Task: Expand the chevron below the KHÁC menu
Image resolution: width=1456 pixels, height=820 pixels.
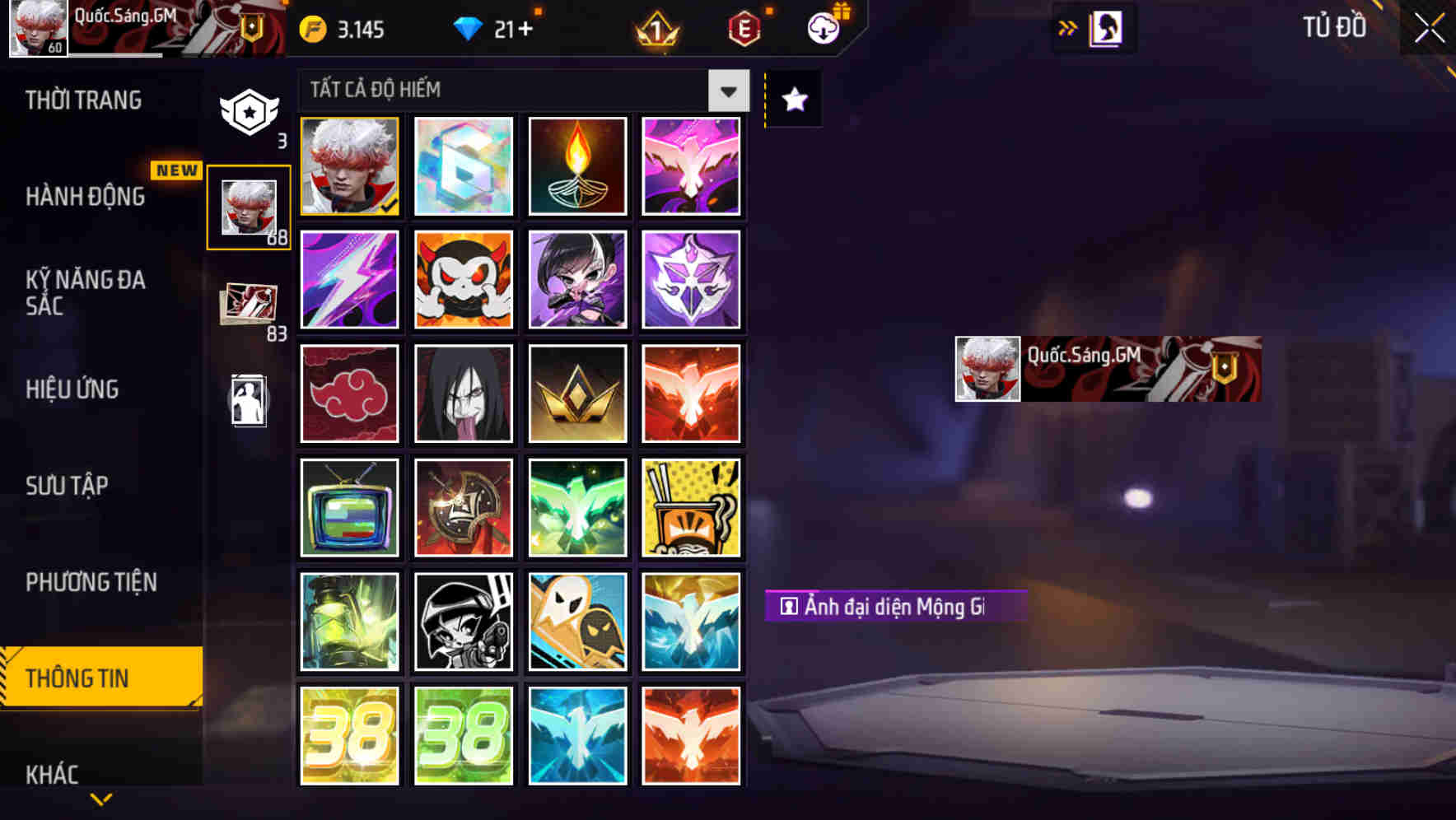Action: tap(99, 800)
